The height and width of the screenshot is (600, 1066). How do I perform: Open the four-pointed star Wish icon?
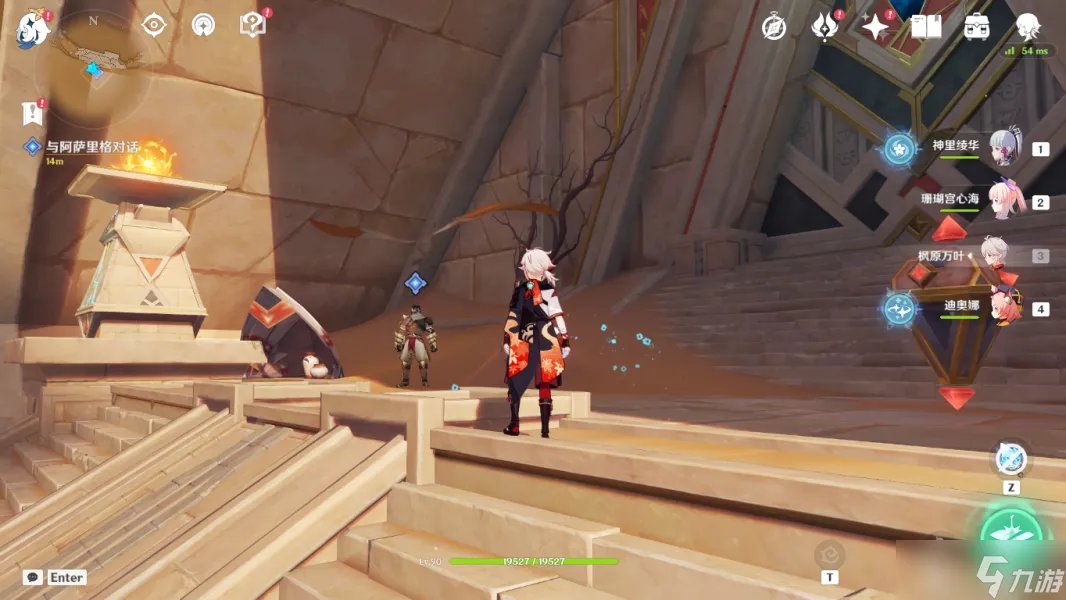pyautogui.click(x=876, y=27)
